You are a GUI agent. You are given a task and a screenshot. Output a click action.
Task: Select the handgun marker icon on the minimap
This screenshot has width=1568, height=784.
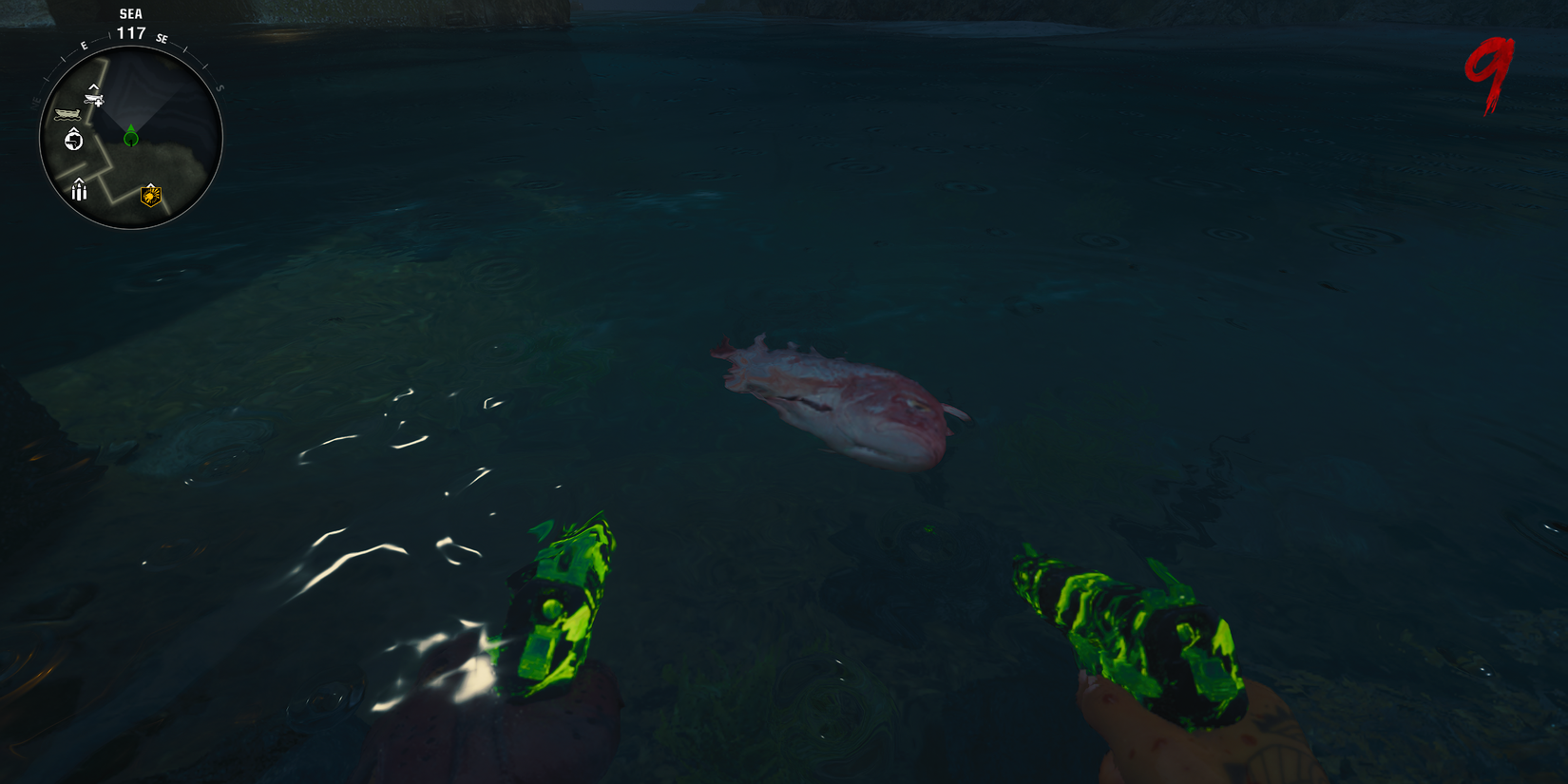[x=73, y=140]
